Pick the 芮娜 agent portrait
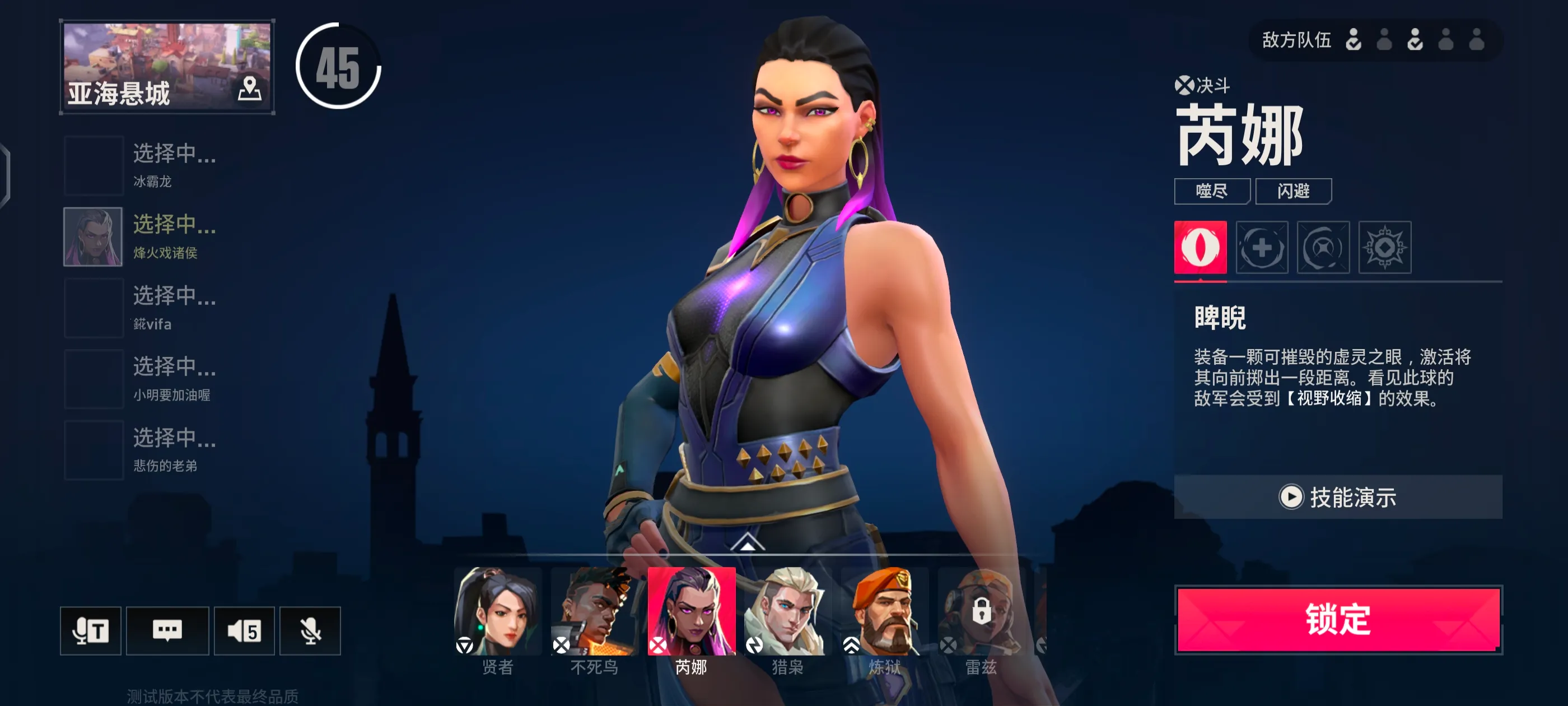Image resolution: width=1568 pixels, height=706 pixels. click(691, 611)
